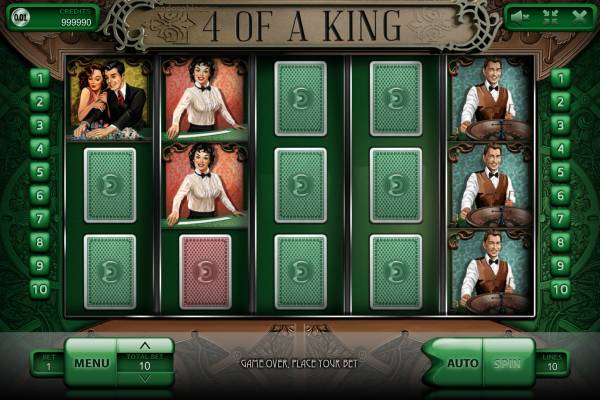Decrease total bet with the down arrow
The height and width of the screenshot is (400, 600).
click(x=144, y=378)
